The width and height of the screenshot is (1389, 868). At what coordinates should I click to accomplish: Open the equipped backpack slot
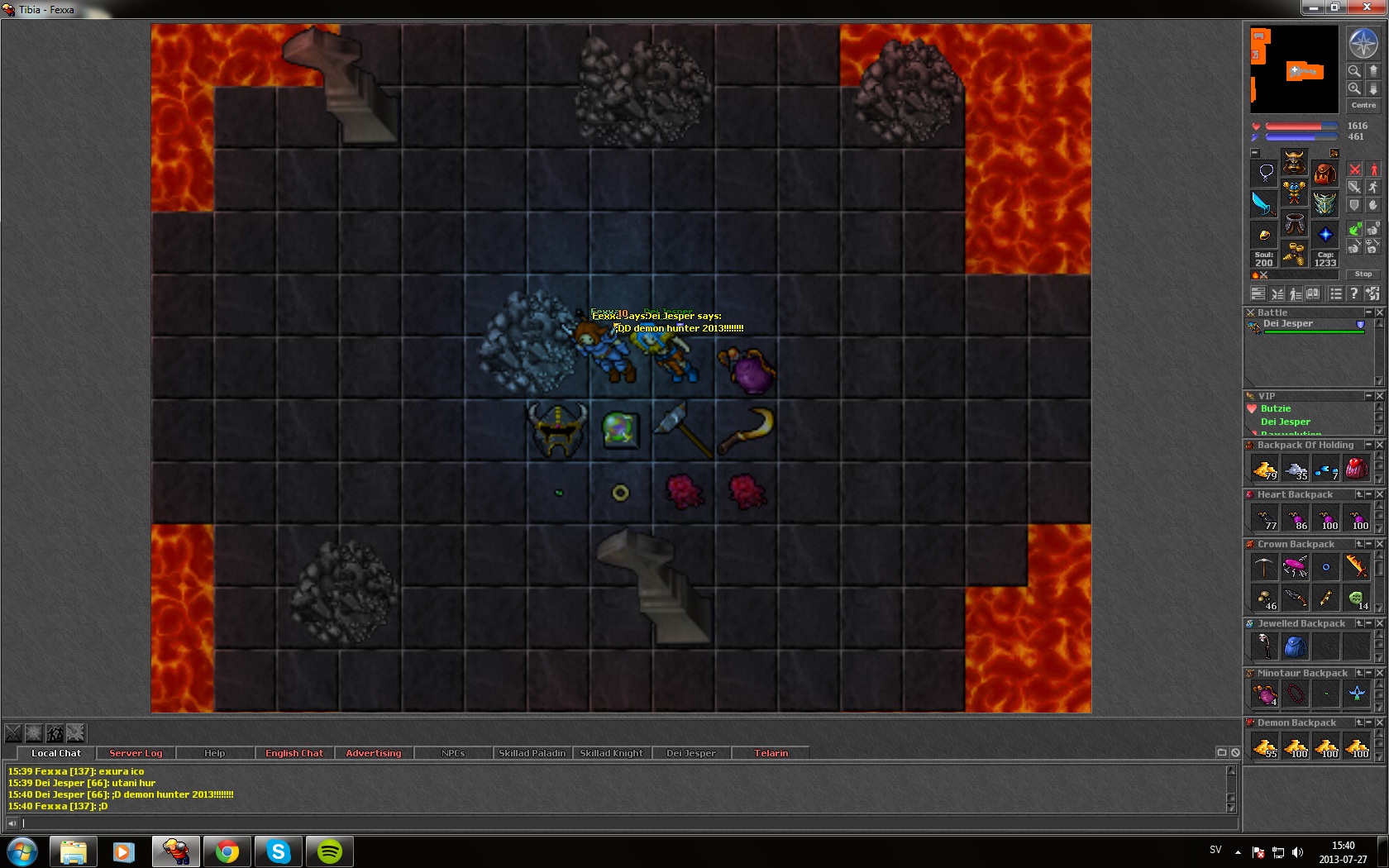tap(1325, 174)
